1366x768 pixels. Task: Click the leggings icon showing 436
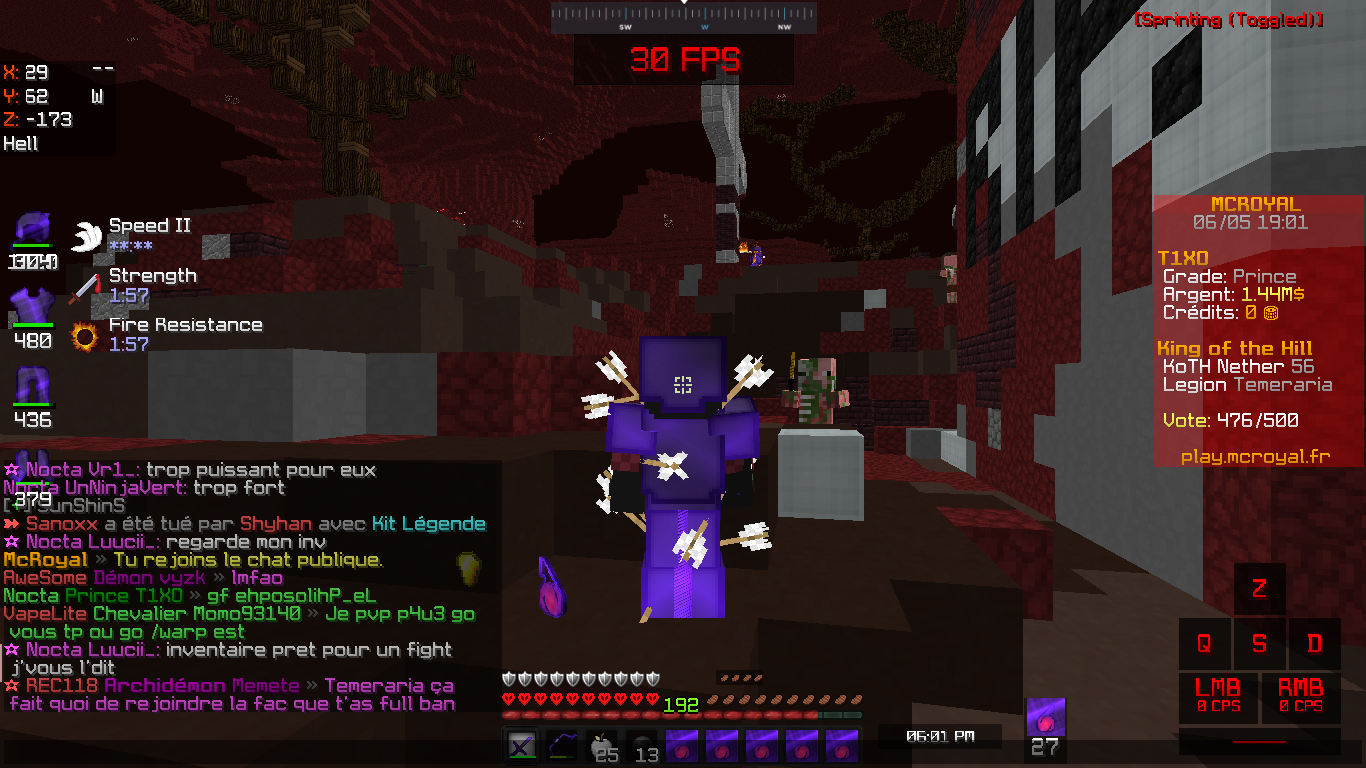click(32, 386)
